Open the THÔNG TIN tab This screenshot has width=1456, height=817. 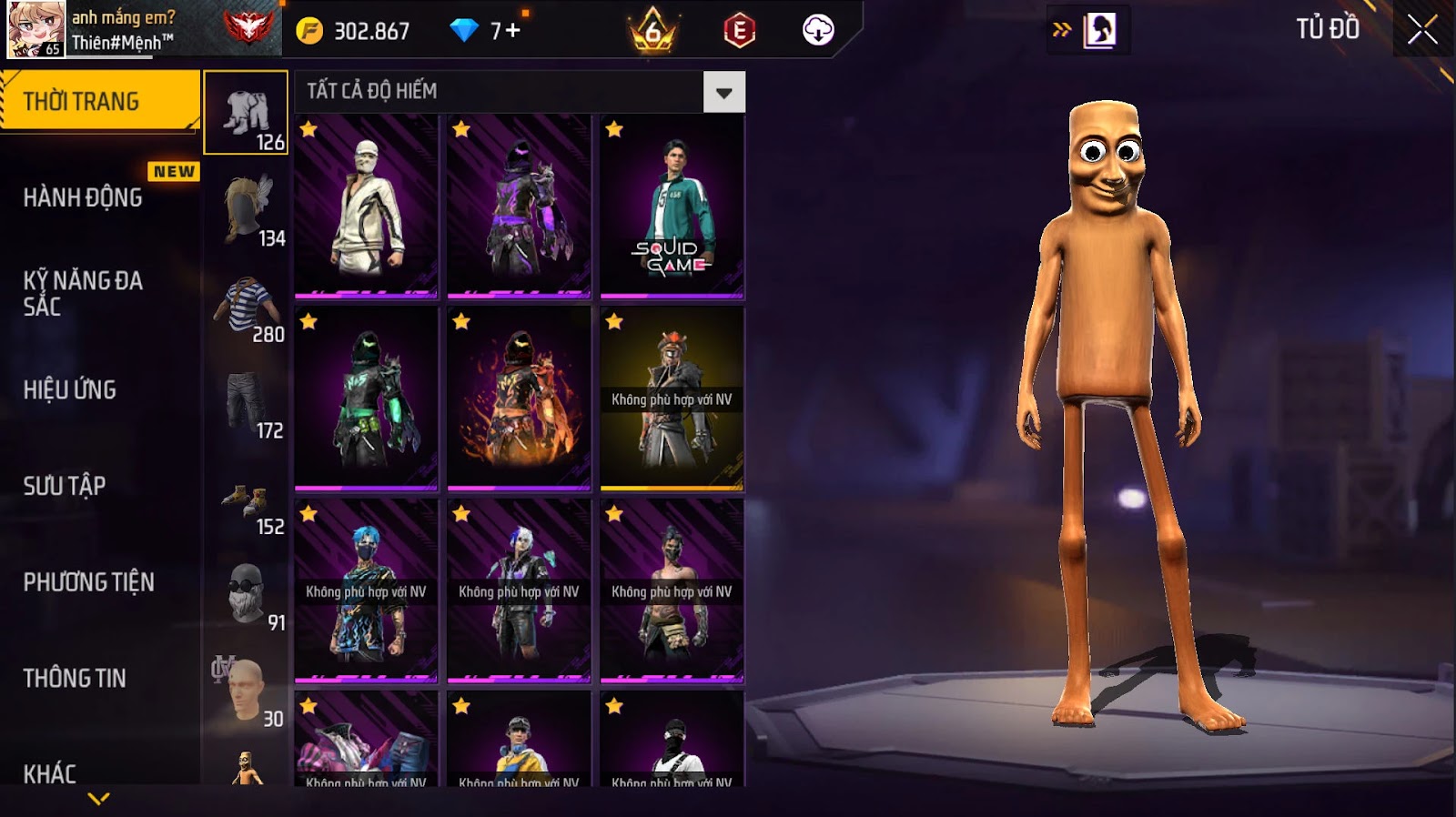coord(75,678)
